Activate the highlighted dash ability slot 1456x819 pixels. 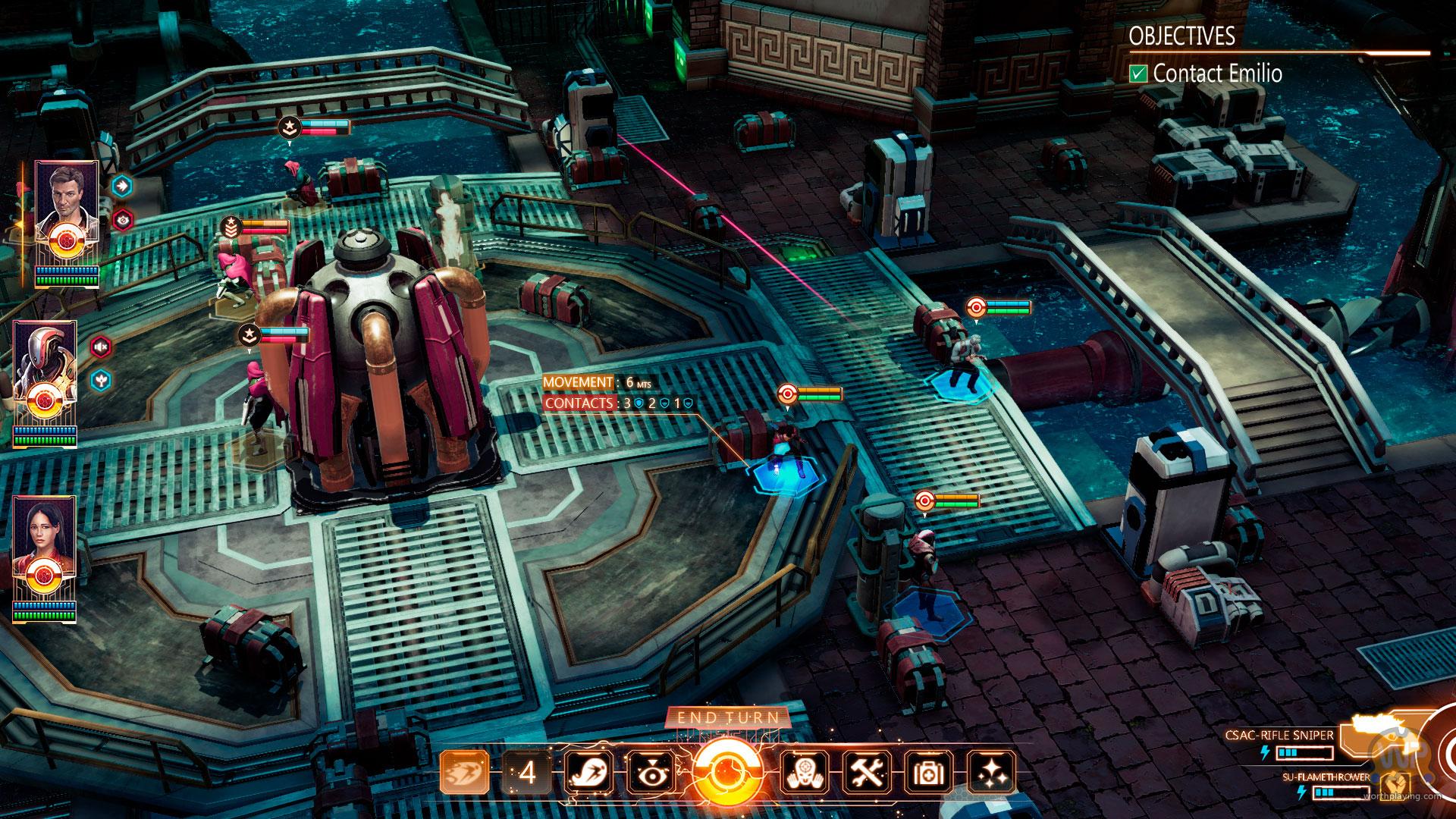[x=464, y=773]
